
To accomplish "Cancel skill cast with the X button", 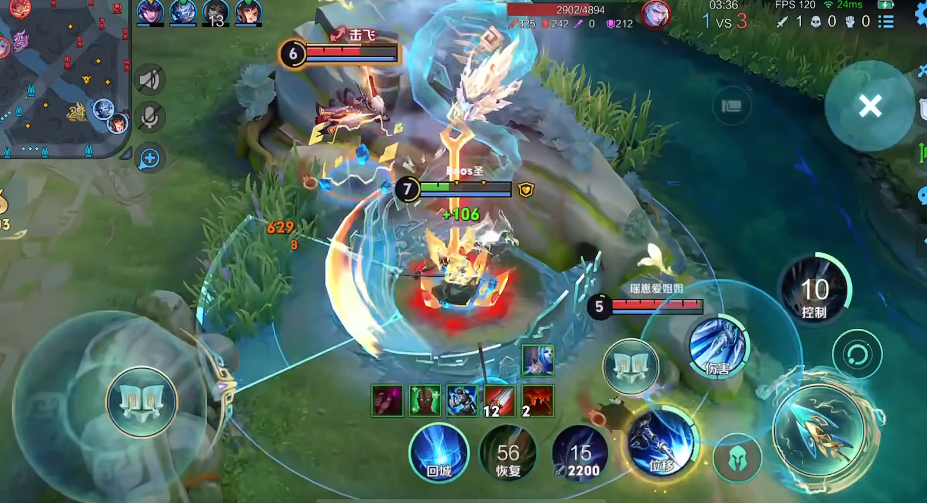I will 870,106.
